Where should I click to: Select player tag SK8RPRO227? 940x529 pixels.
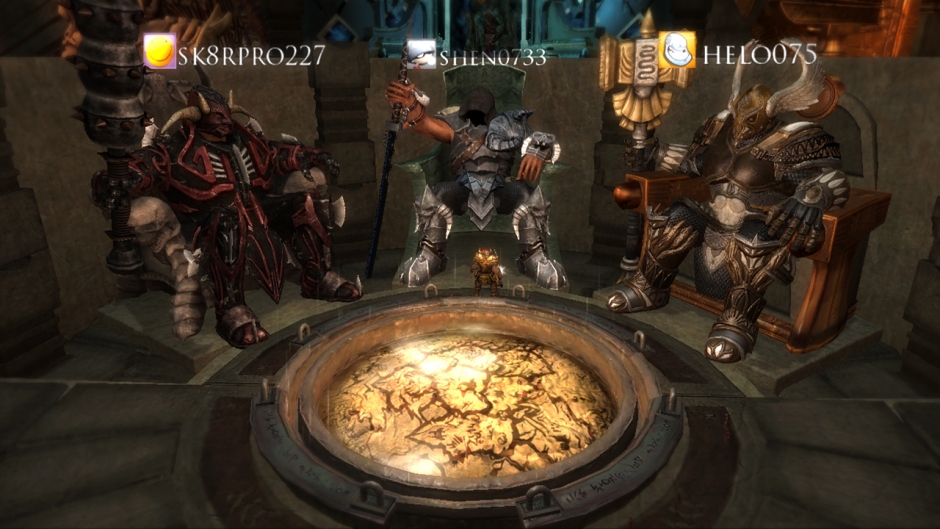[x=251, y=54]
